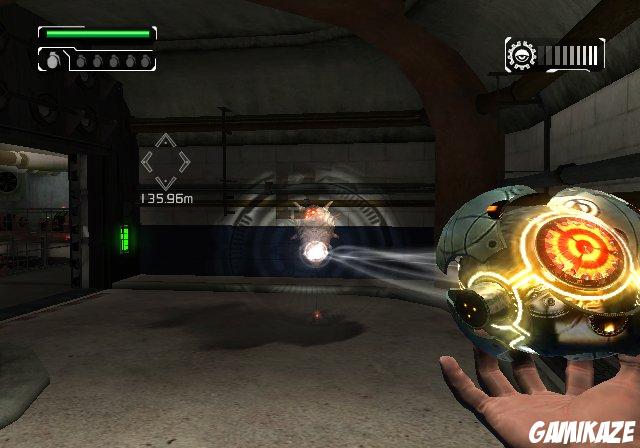Image resolution: width=640 pixels, height=448 pixels.
Task: Click the gear-and-eye device icon
Action: click(520, 53)
